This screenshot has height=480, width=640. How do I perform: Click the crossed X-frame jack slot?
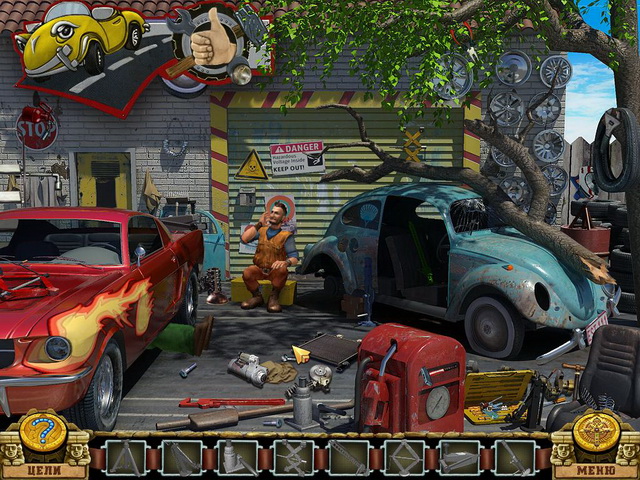292,458
